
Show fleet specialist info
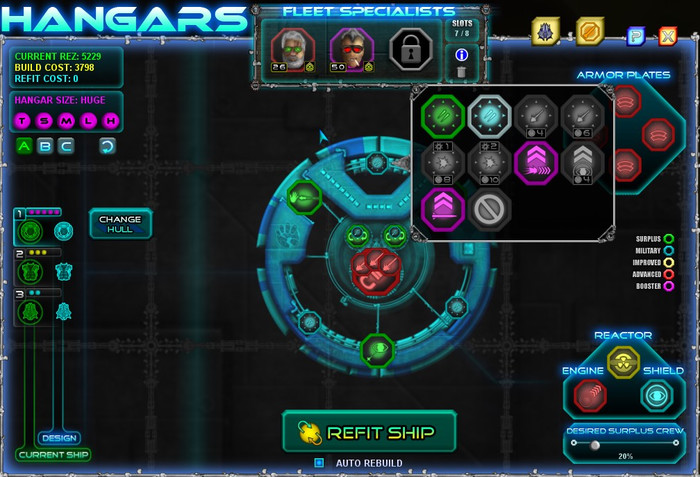461,55
